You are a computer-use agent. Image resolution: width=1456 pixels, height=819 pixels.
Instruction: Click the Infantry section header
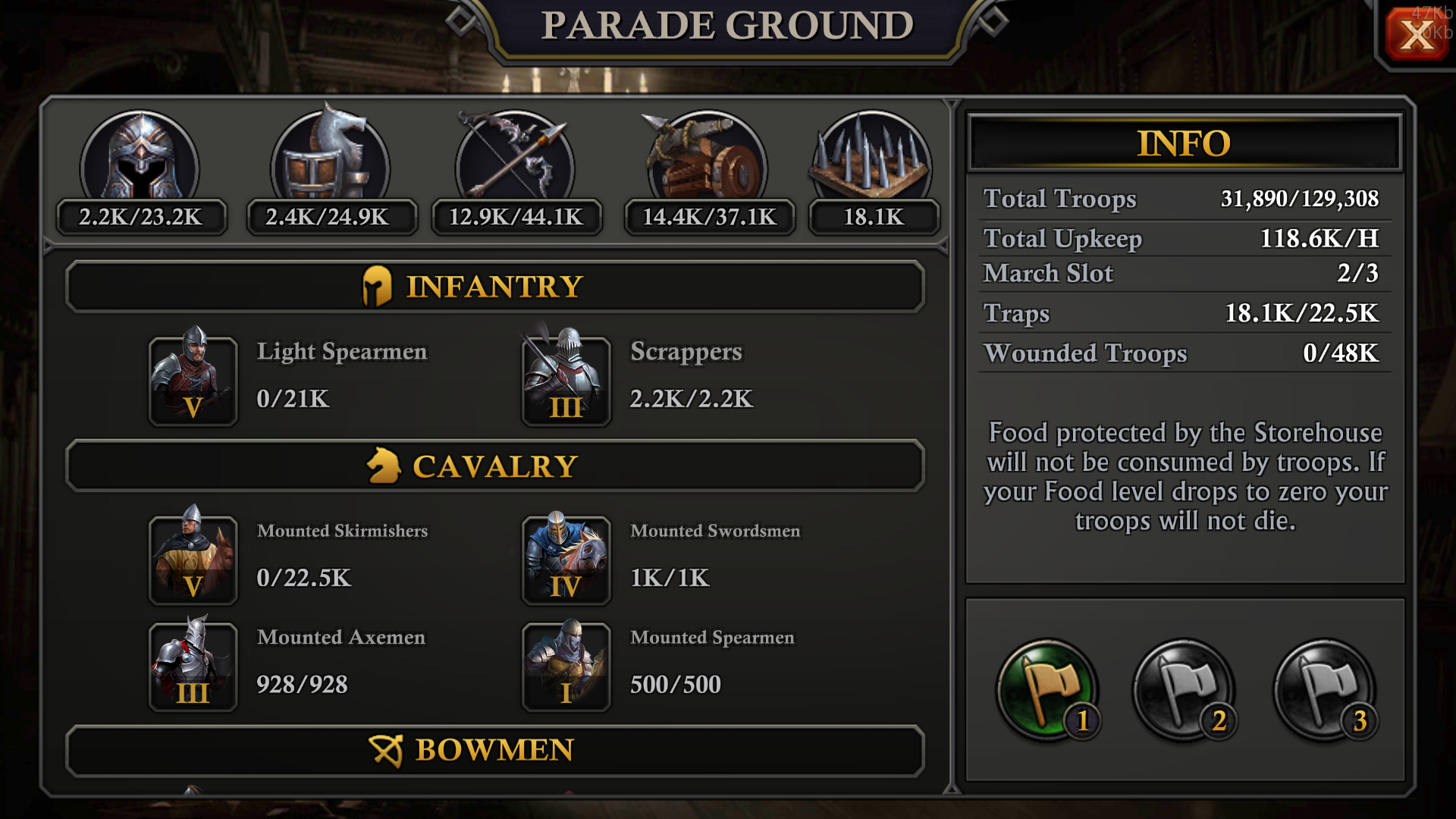tap(494, 287)
